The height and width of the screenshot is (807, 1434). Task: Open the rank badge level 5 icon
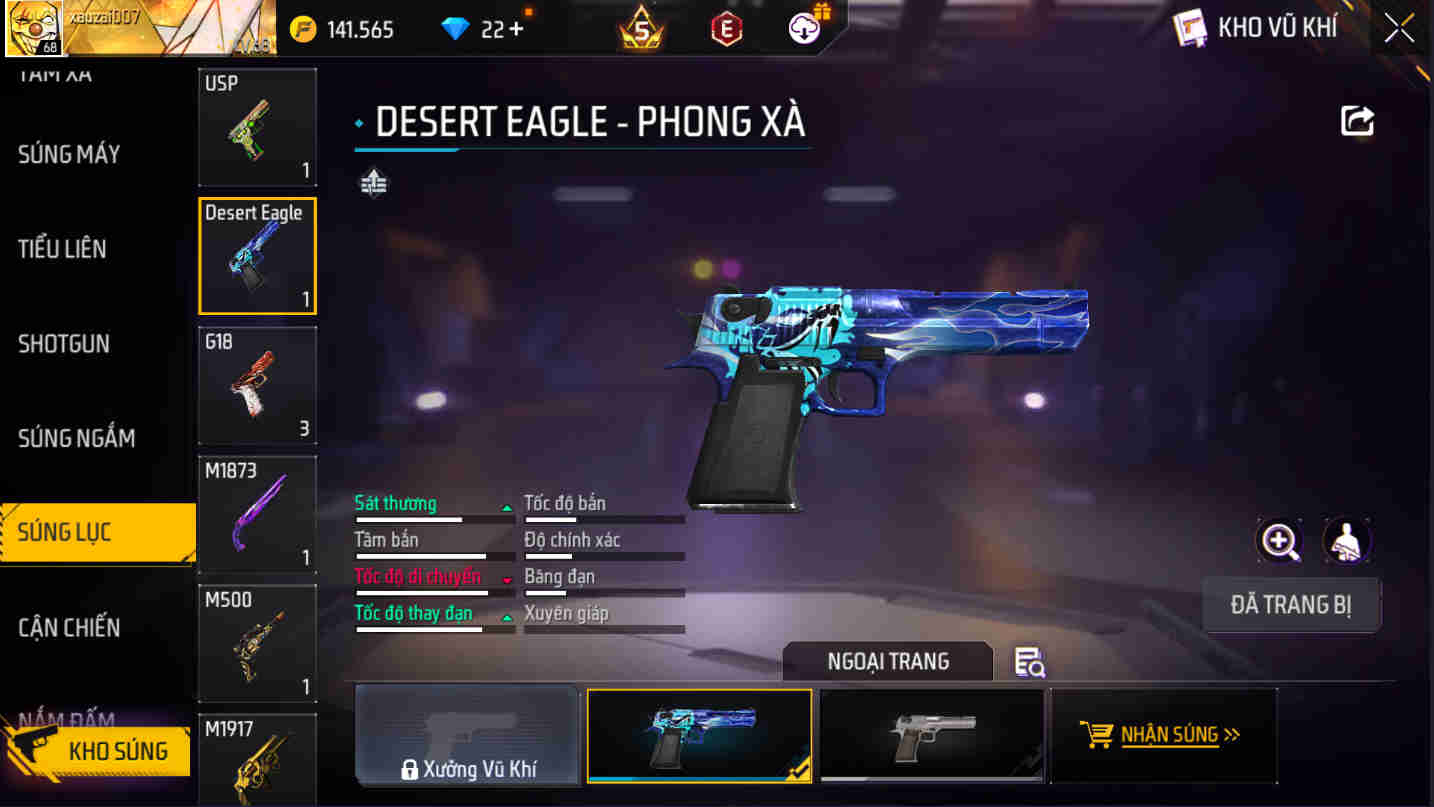638,28
